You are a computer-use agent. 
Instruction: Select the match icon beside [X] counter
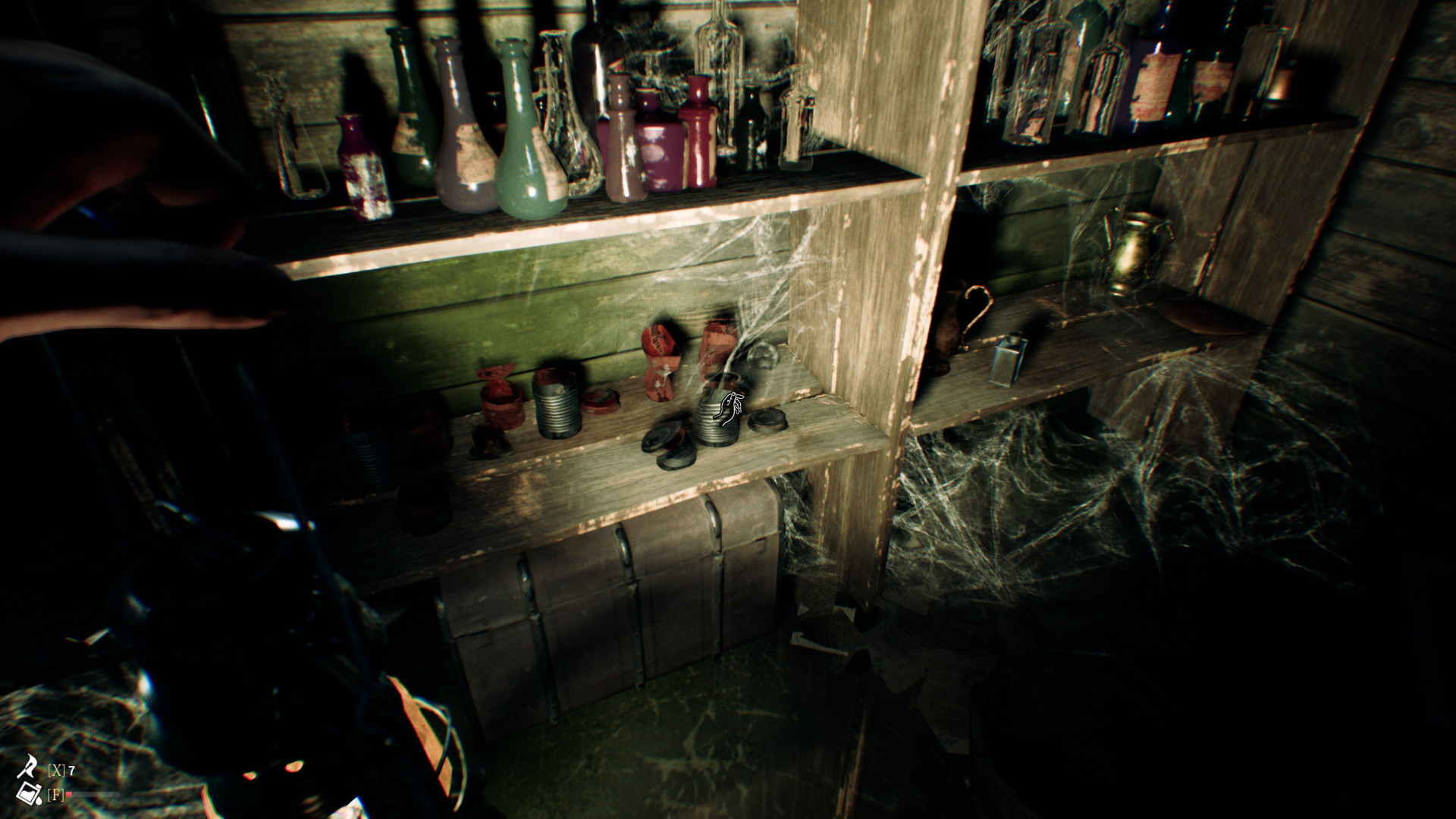coord(27,765)
